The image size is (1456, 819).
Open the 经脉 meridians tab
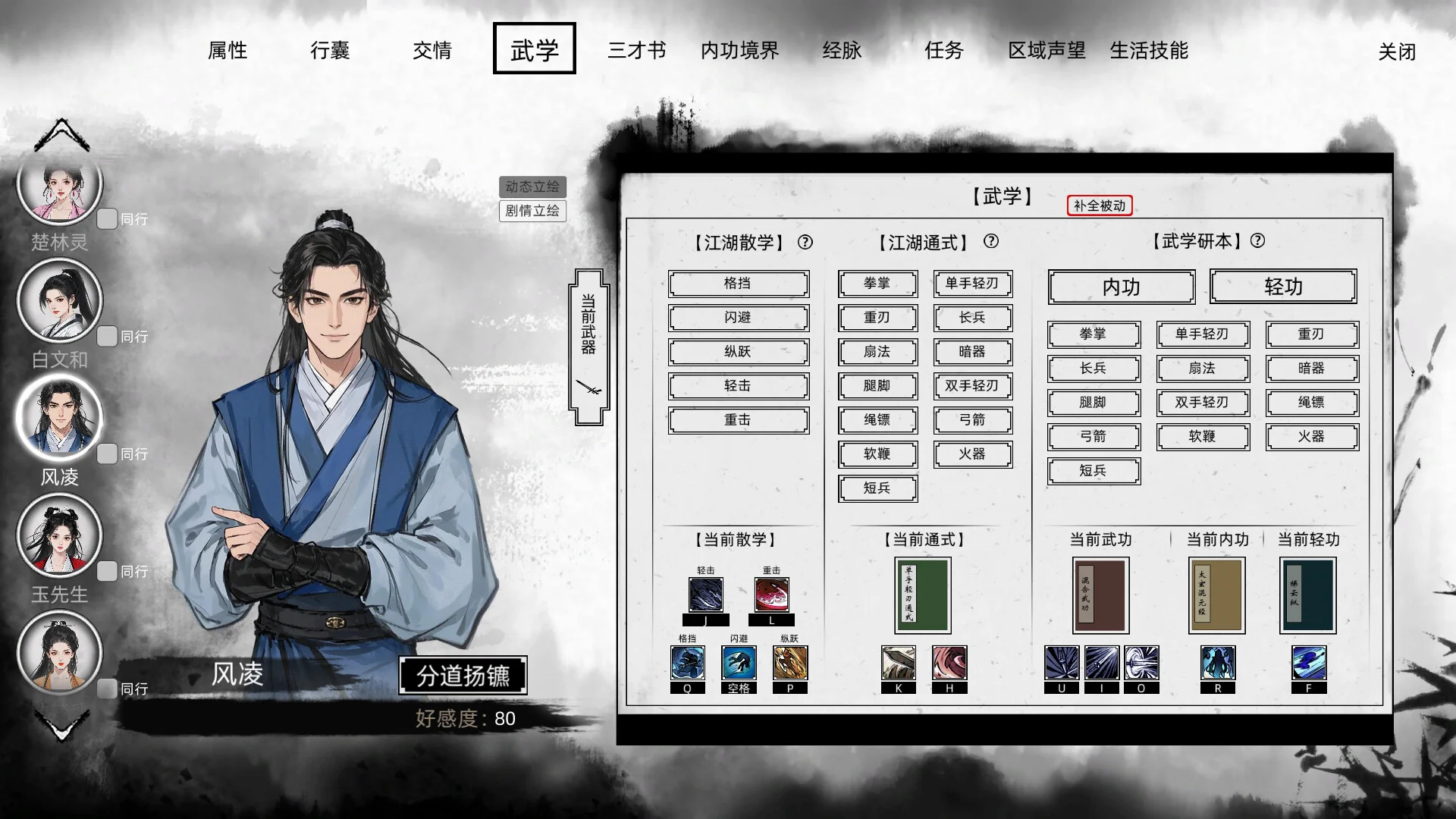tap(842, 50)
